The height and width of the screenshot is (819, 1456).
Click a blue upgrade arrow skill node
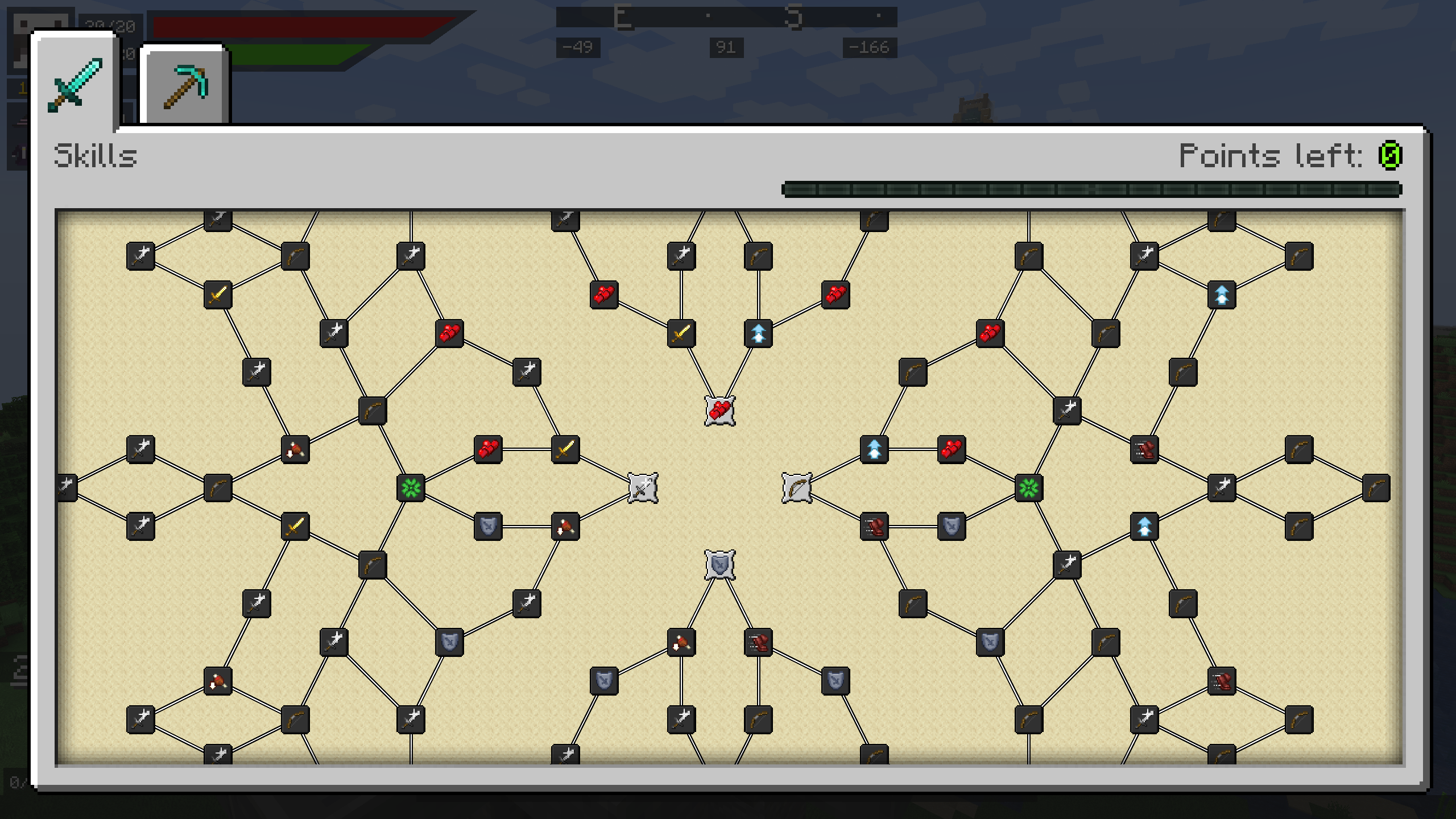click(x=759, y=334)
